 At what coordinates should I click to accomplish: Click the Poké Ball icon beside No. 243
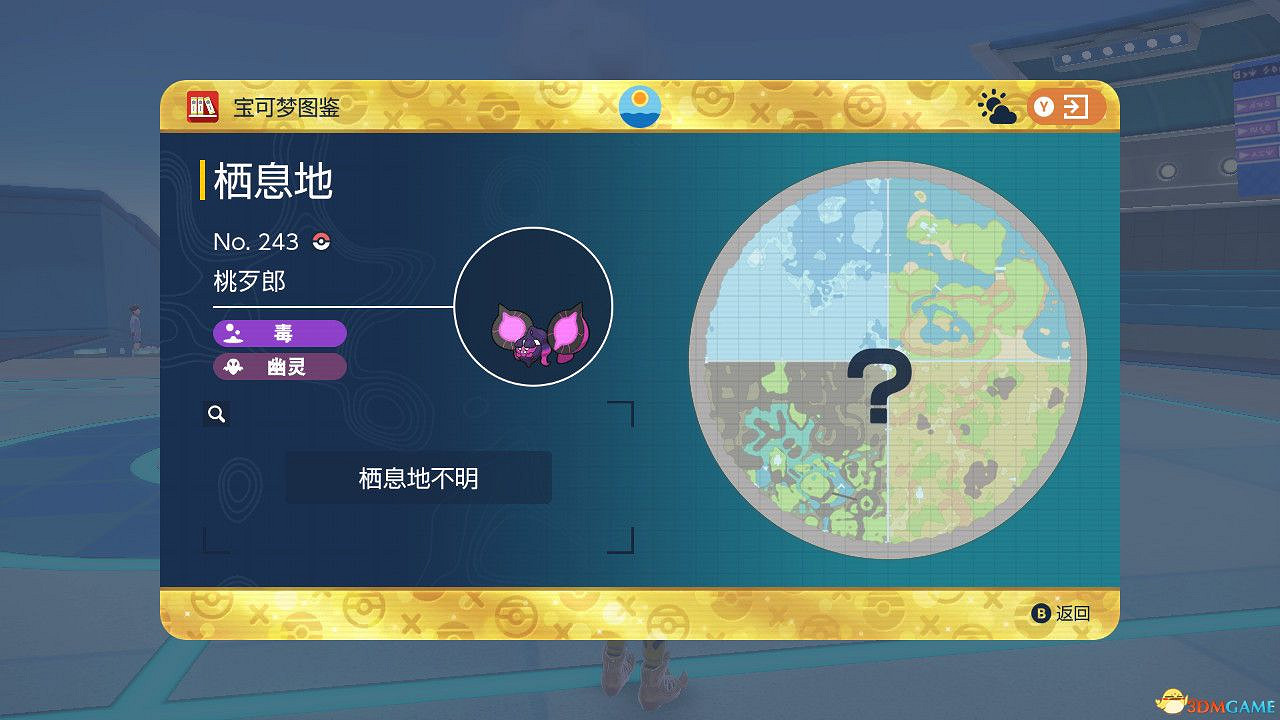point(322,242)
